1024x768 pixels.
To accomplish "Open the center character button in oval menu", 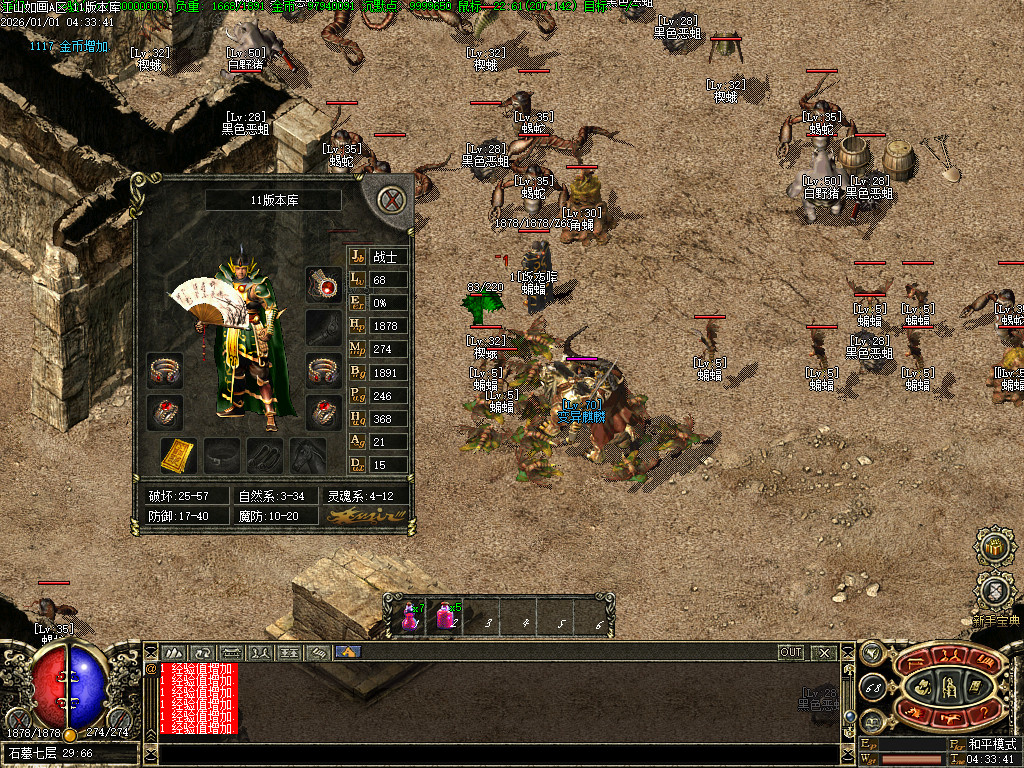I will coord(948,686).
